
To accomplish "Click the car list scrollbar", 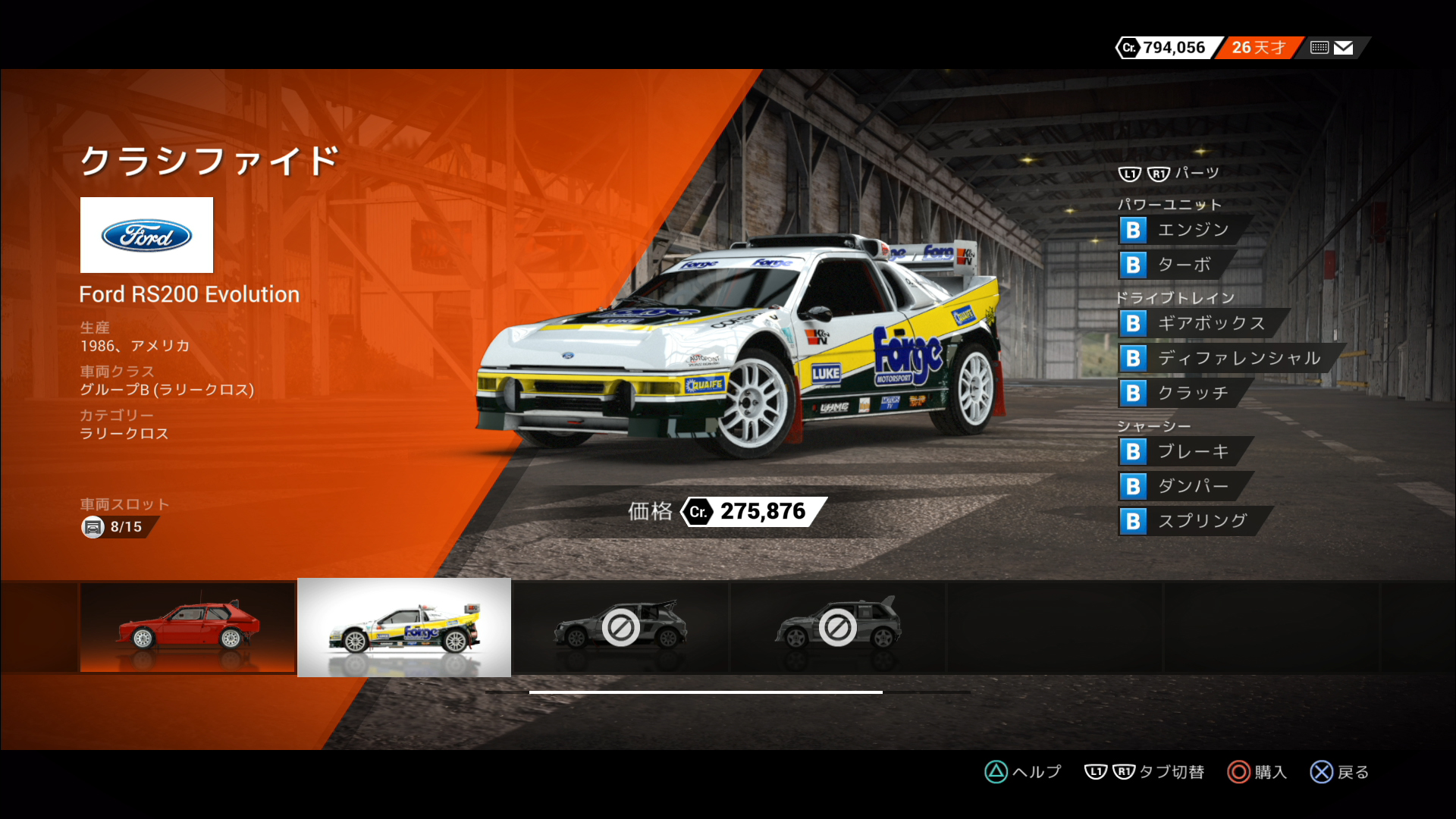I will tap(705, 692).
